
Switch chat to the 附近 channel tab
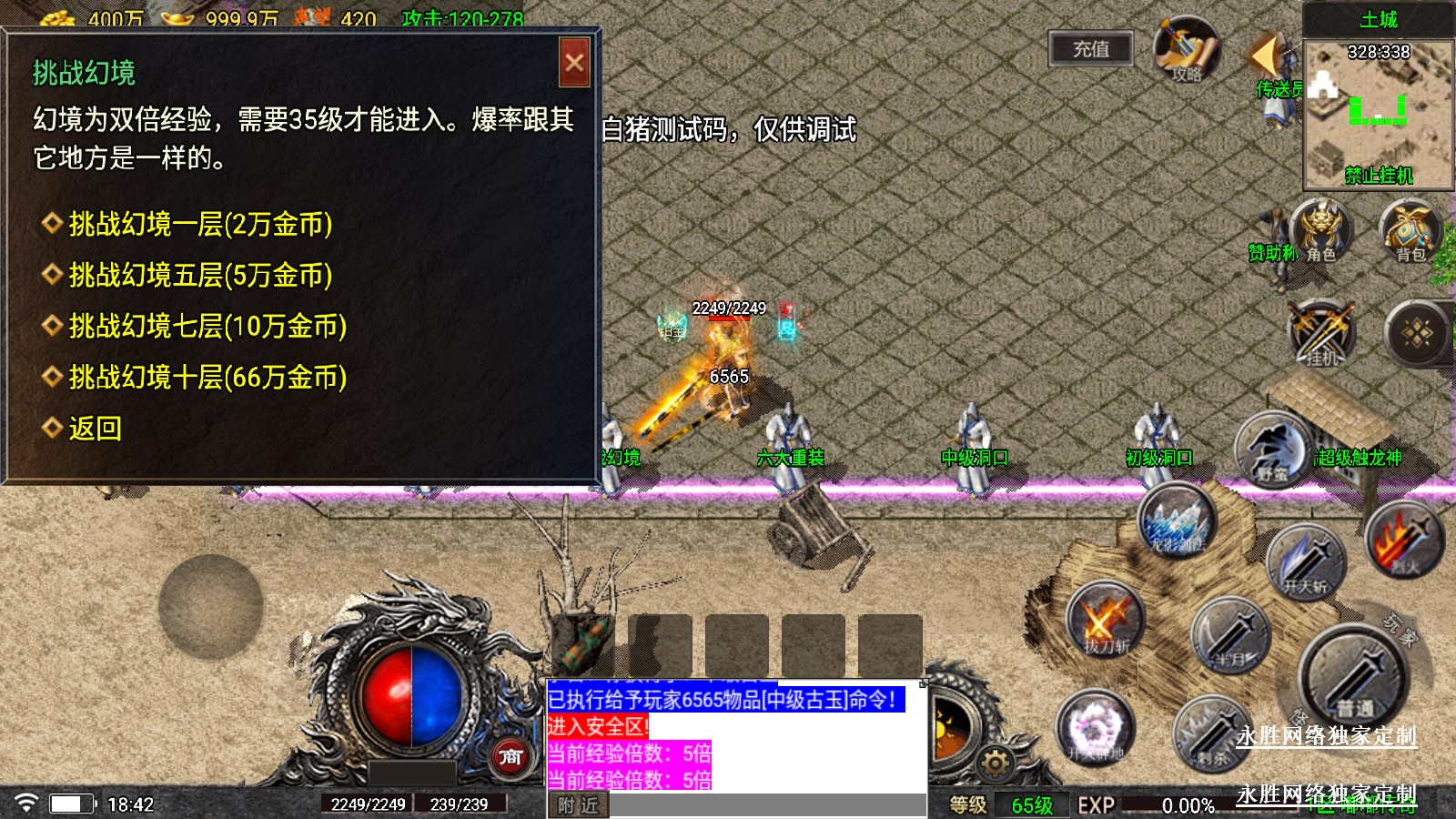point(578,805)
